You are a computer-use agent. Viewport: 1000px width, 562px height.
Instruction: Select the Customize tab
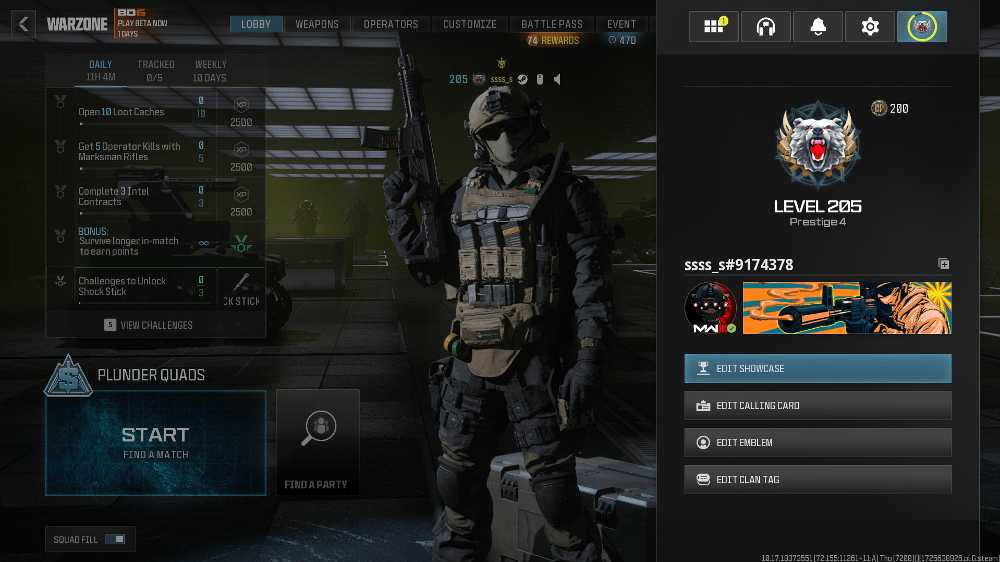[x=470, y=24]
